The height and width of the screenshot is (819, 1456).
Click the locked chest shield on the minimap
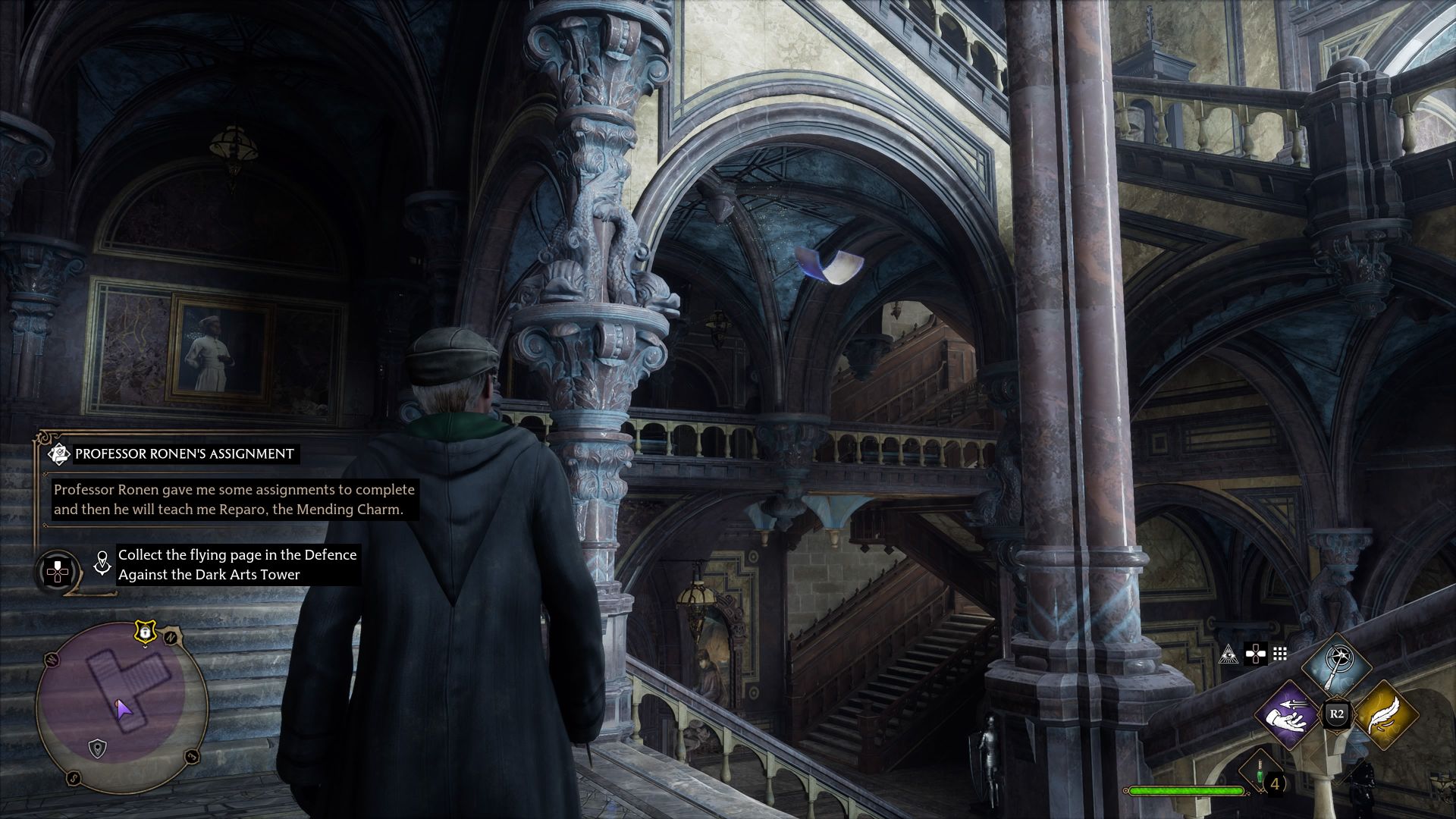click(x=146, y=632)
